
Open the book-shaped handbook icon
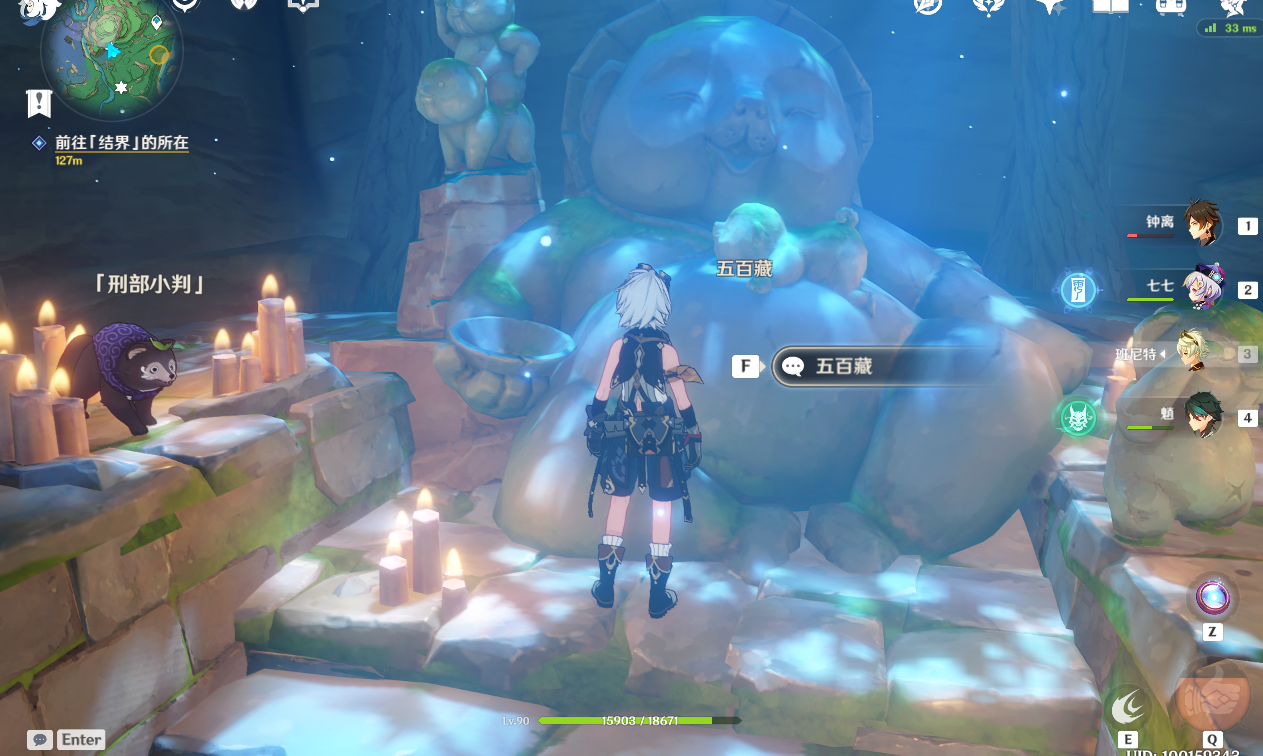(1110, 6)
